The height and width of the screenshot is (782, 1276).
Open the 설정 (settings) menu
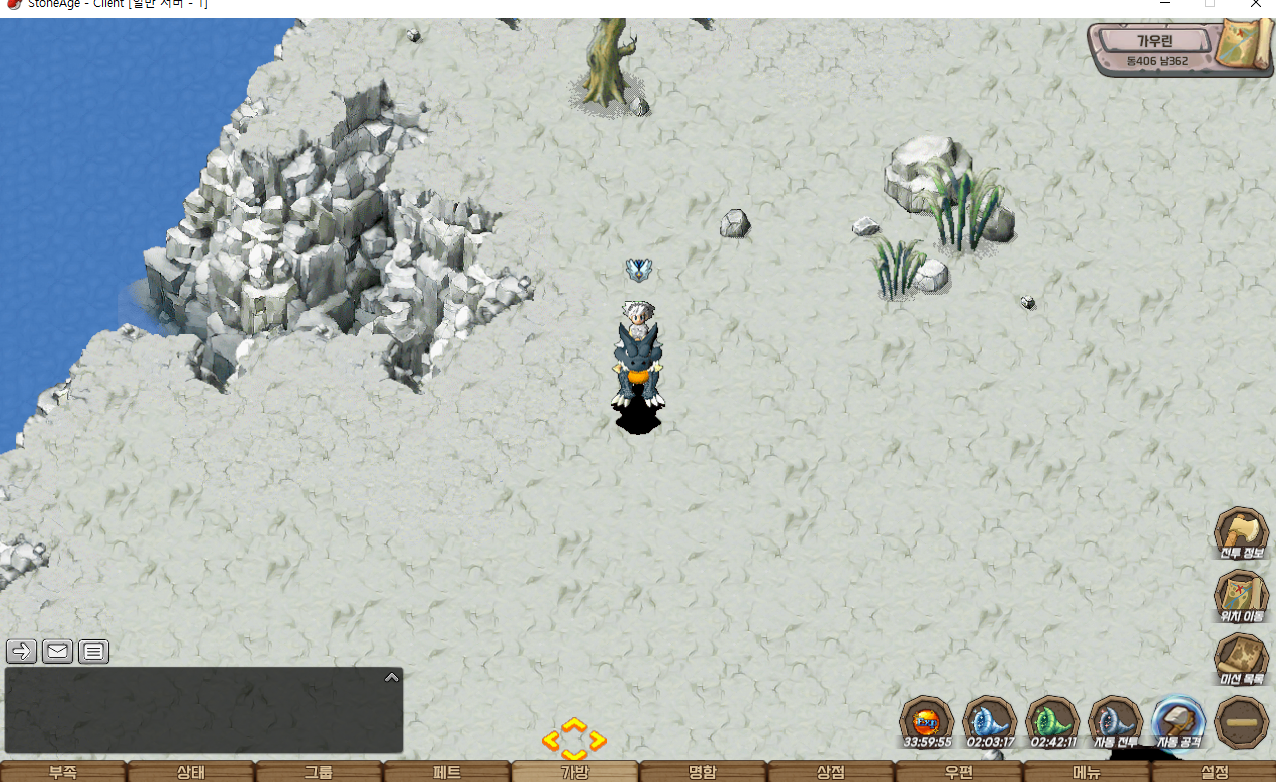coord(1214,772)
